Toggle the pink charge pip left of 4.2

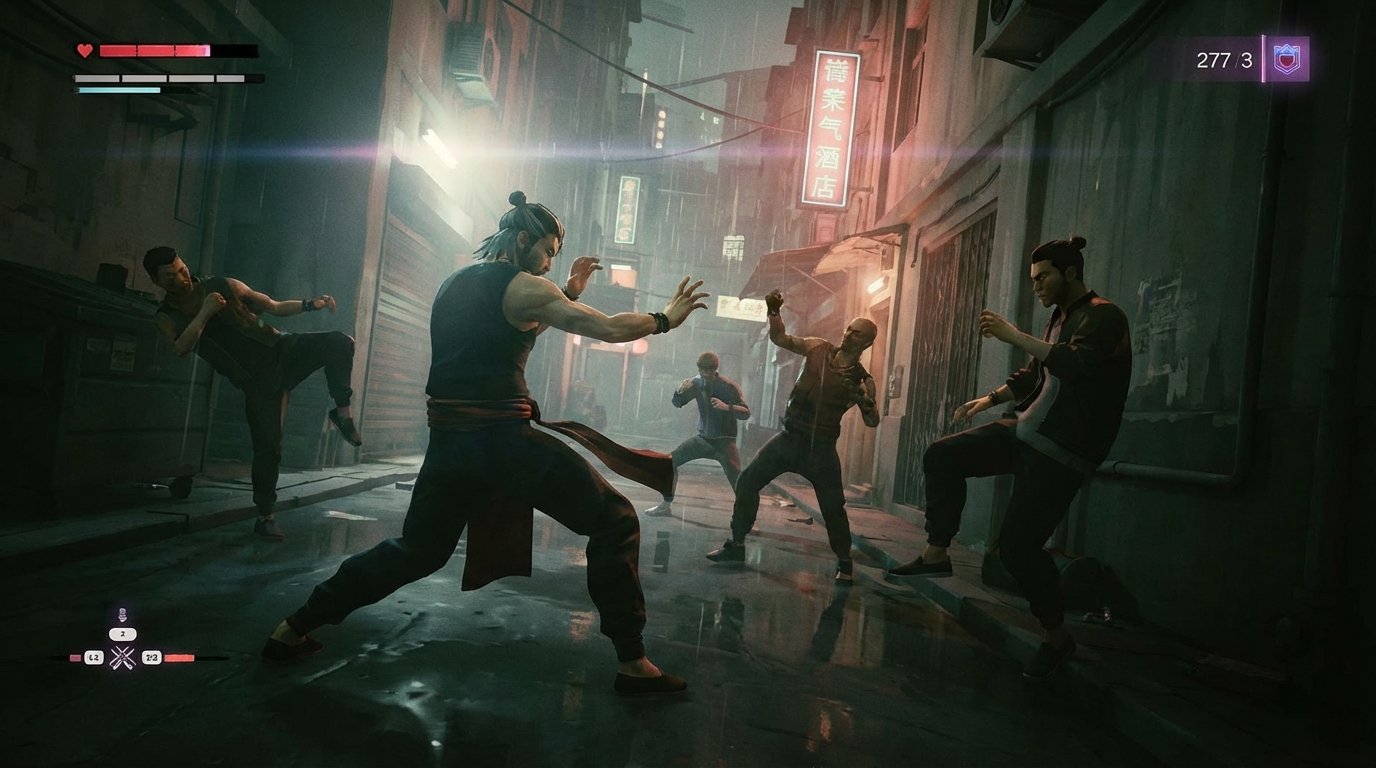[74, 657]
